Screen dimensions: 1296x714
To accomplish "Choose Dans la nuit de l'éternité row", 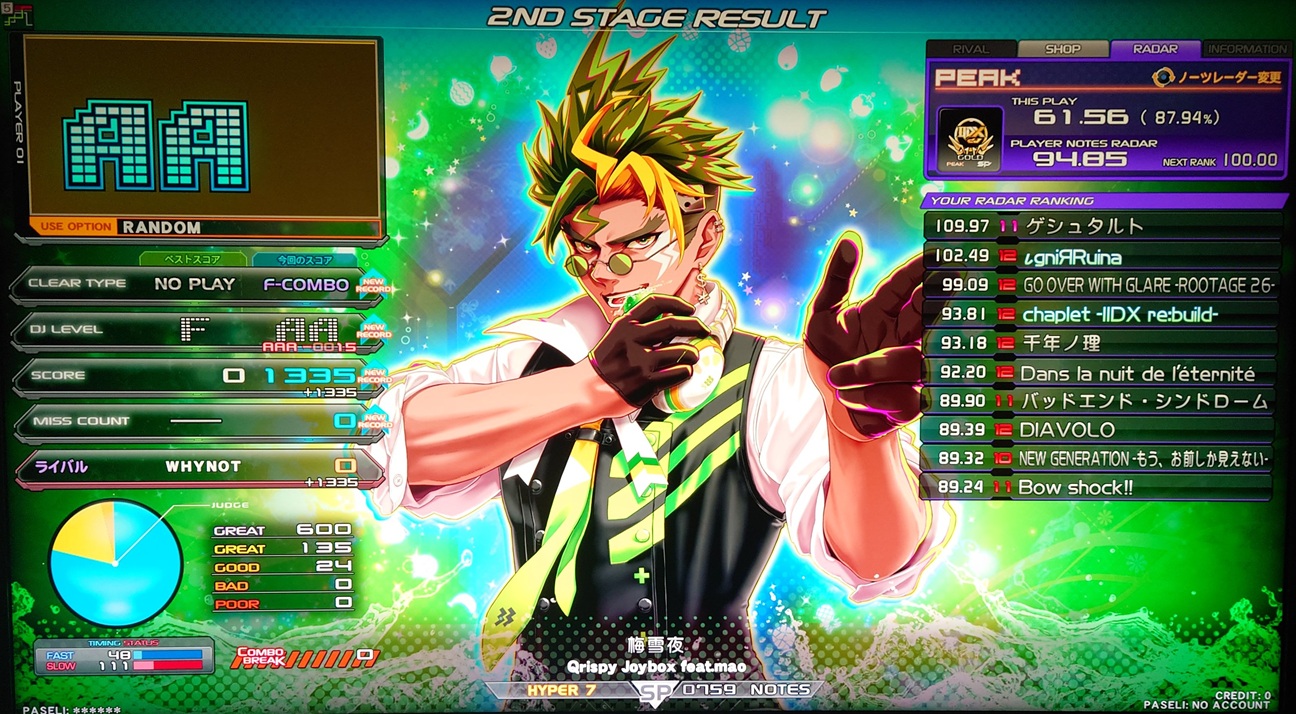I will [x=1100, y=373].
